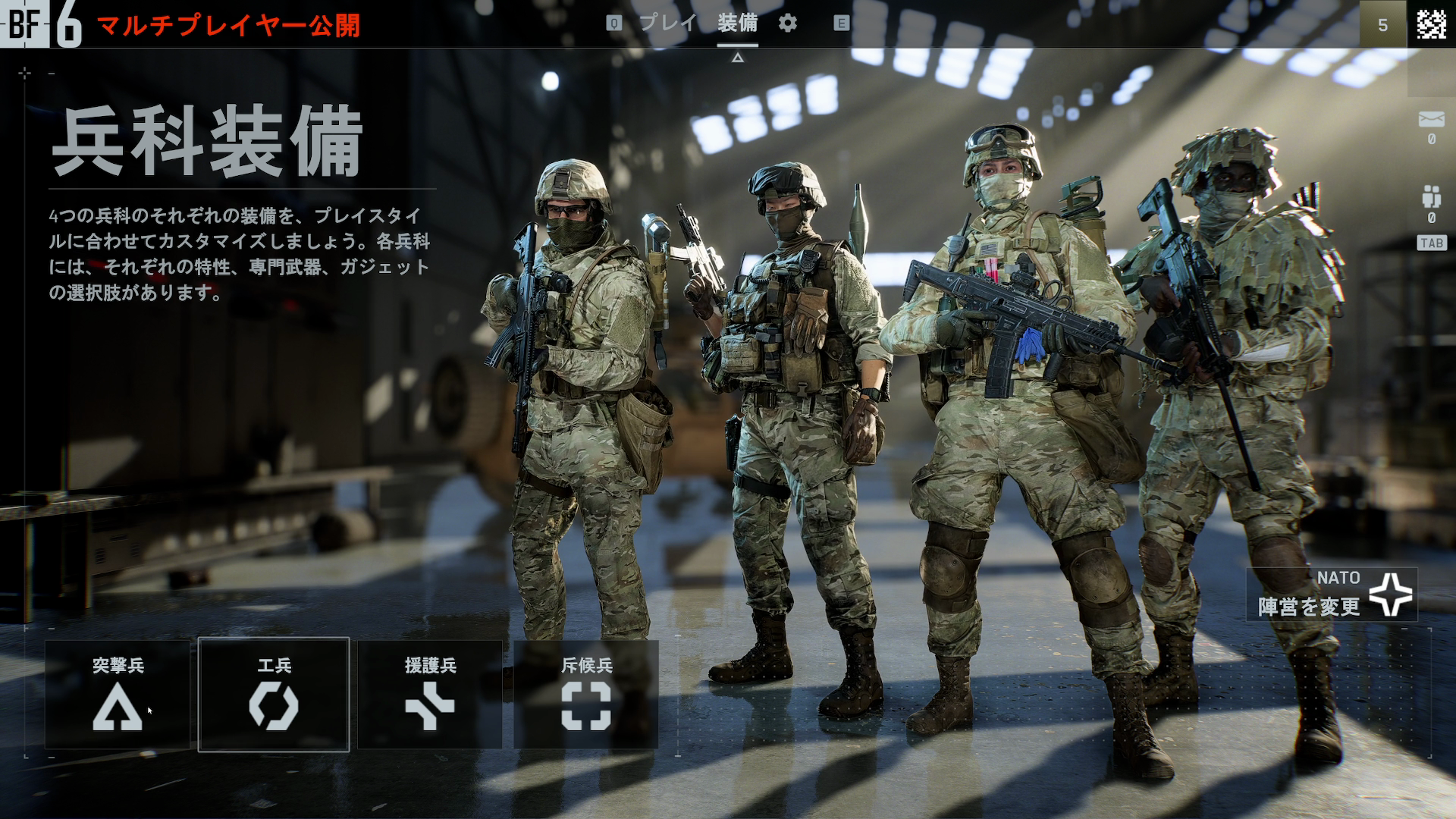Screen dimensions: 1456x819
Task: Click the TAB key hint on the right edge
Action: pyautogui.click(x=1430, y=241)
